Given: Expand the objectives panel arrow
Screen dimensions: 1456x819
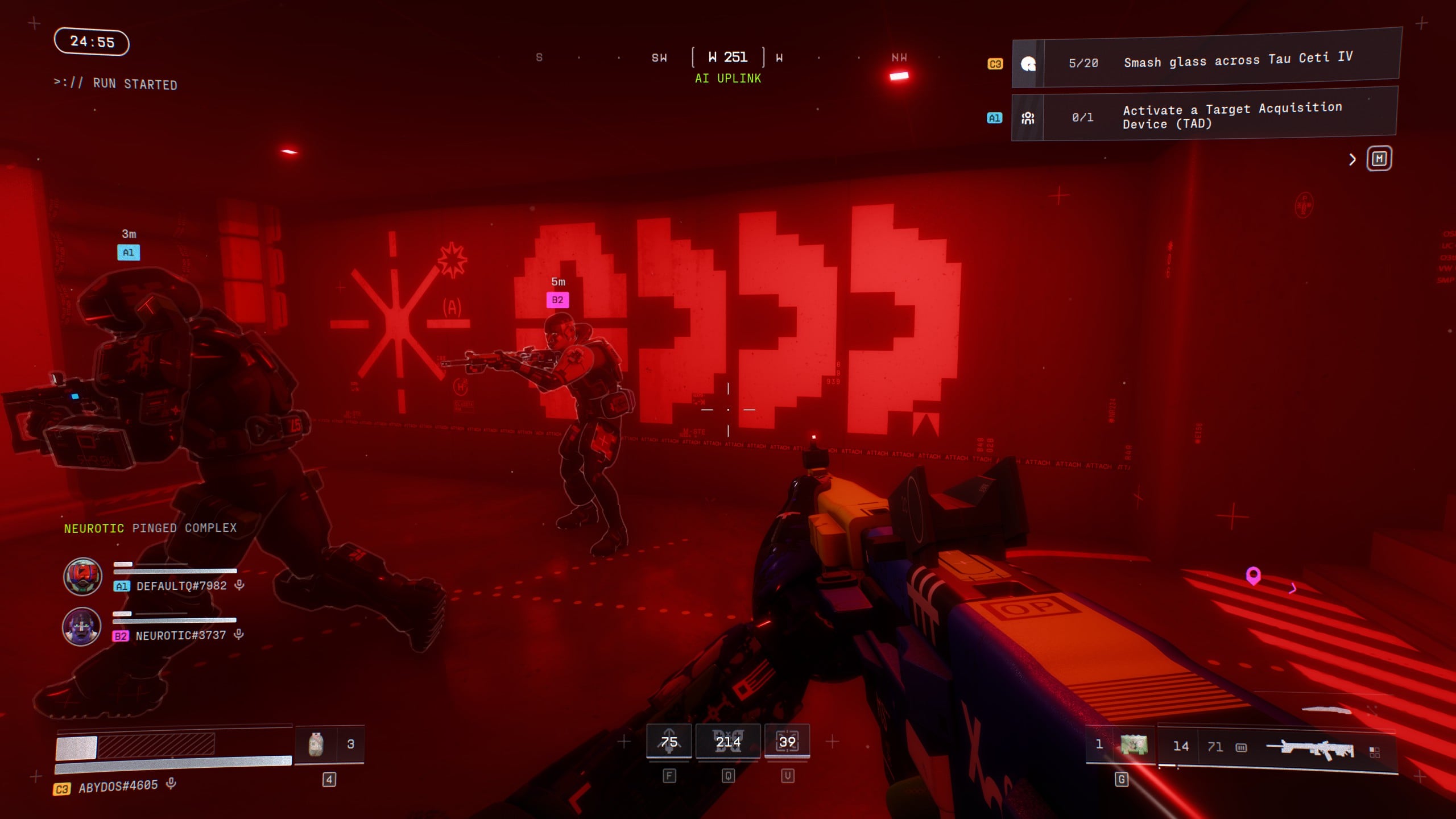Looking at the screenshot, I should tap(1352, 160).
